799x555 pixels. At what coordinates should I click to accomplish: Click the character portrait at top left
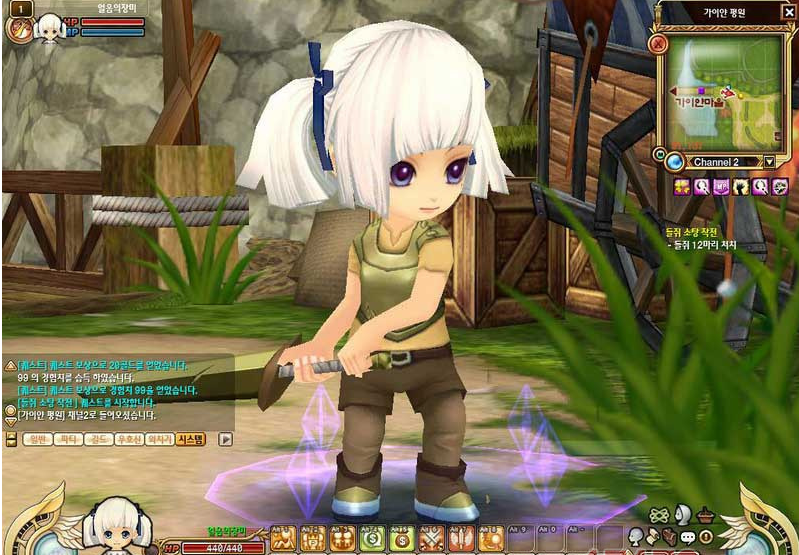pyautogui.click(x=47, y=28)
